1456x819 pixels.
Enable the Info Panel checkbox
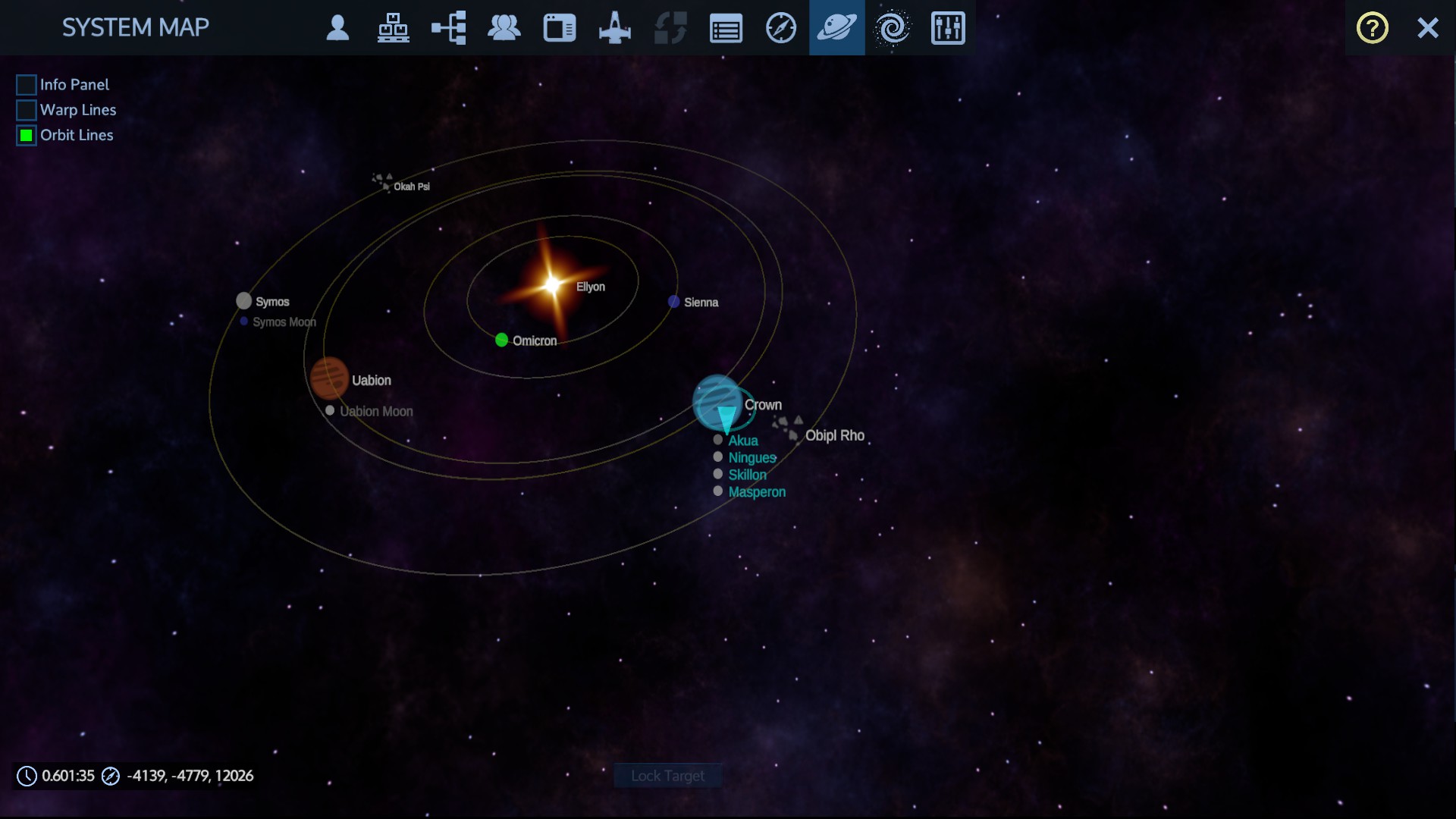tap(27, 85)
